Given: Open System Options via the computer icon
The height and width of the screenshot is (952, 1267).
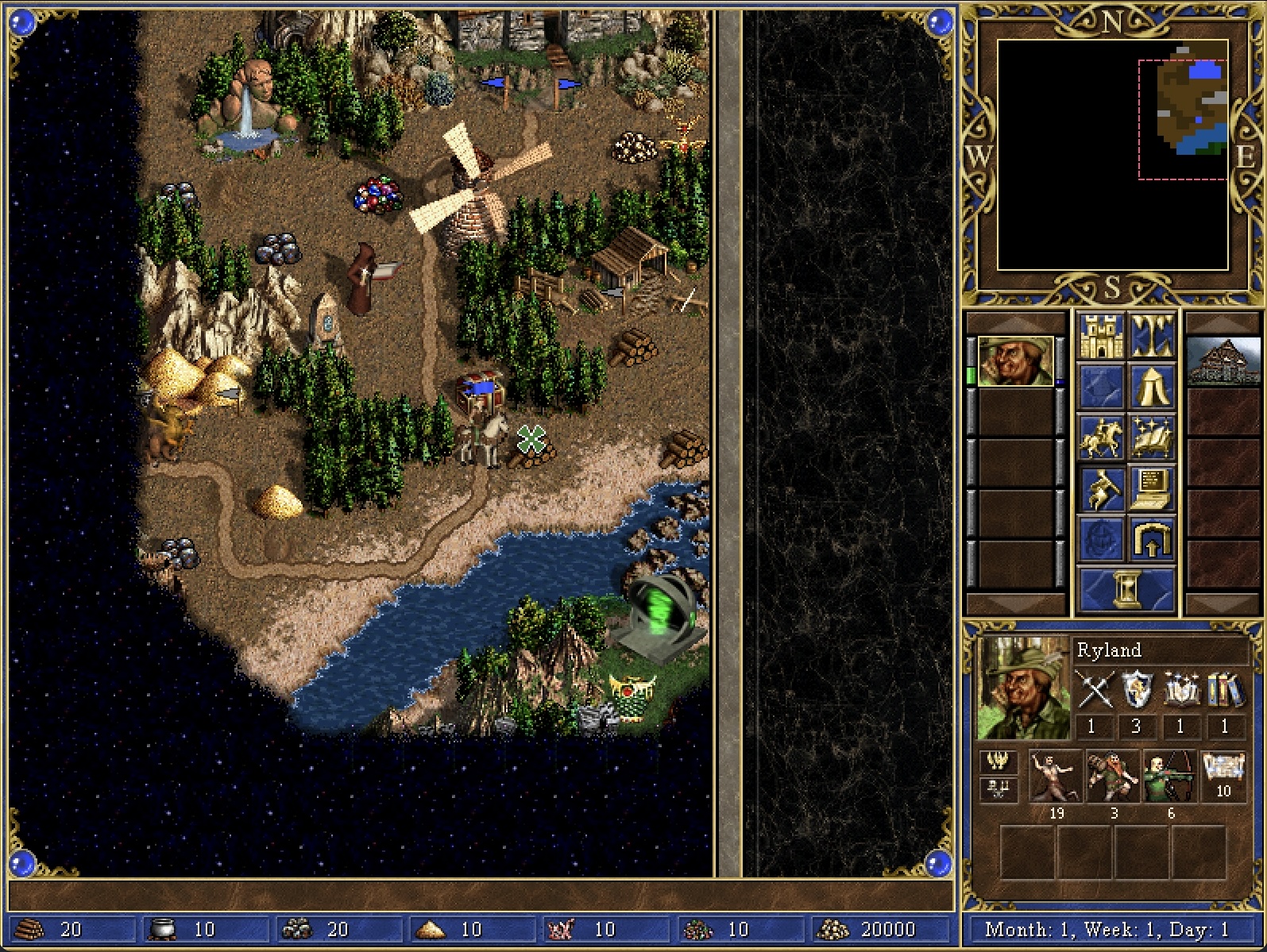Looking at the screenshot, I should tap(1151, 488).
